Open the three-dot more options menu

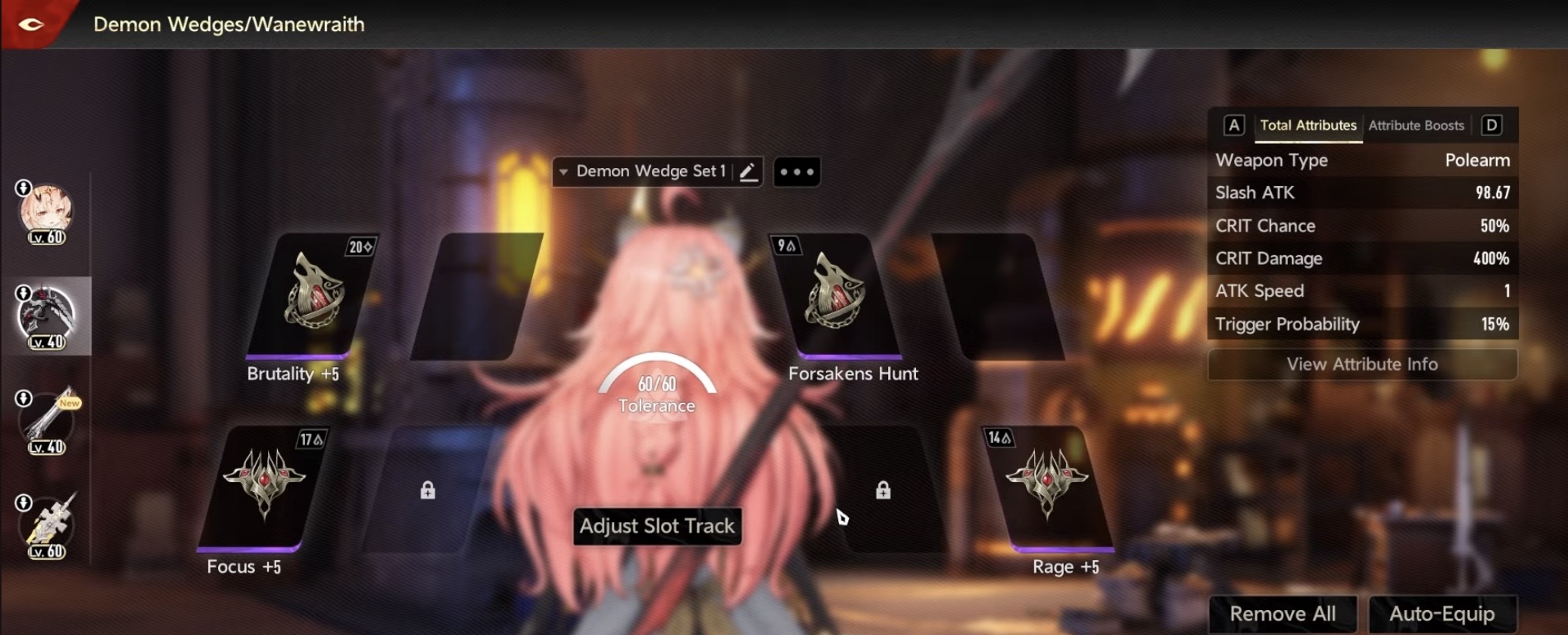[x=796, y=172]
